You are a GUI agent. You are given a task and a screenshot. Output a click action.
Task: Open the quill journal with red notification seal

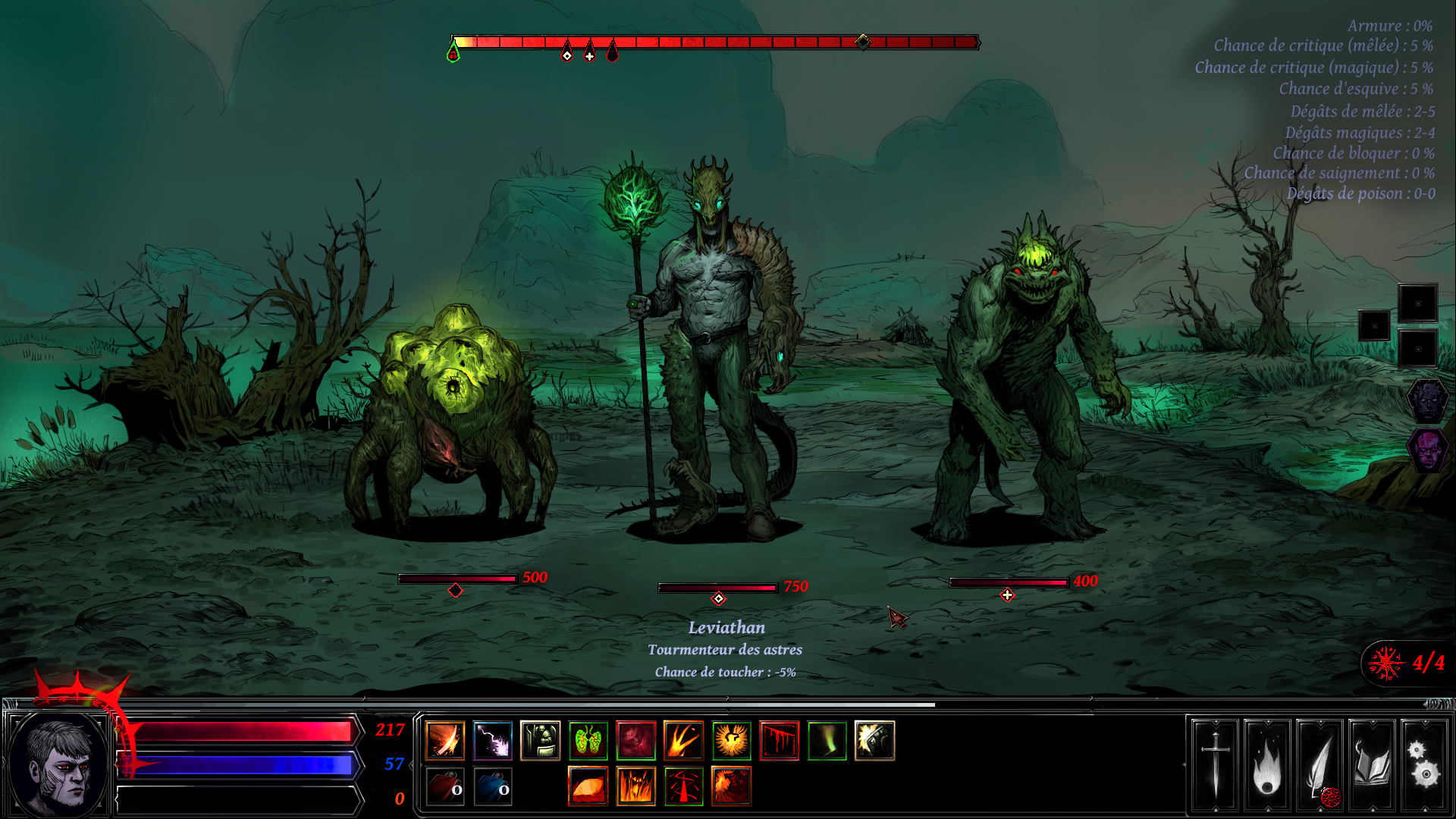click(x=1320, y=766)
